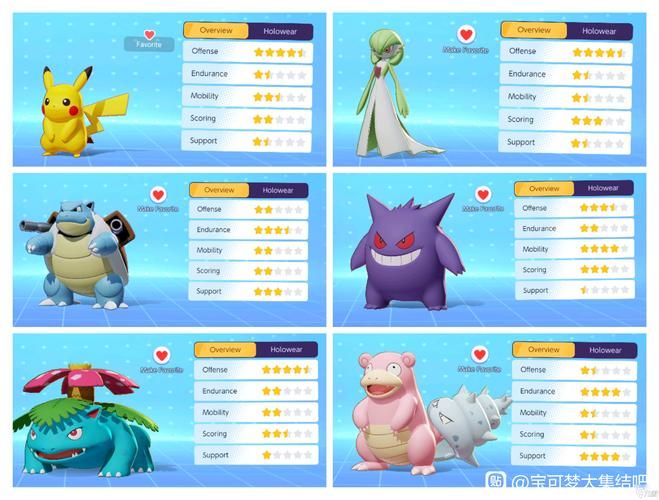Tap the heart icon above Venusaur
The image size is (659, 500).
coord(160,354)
